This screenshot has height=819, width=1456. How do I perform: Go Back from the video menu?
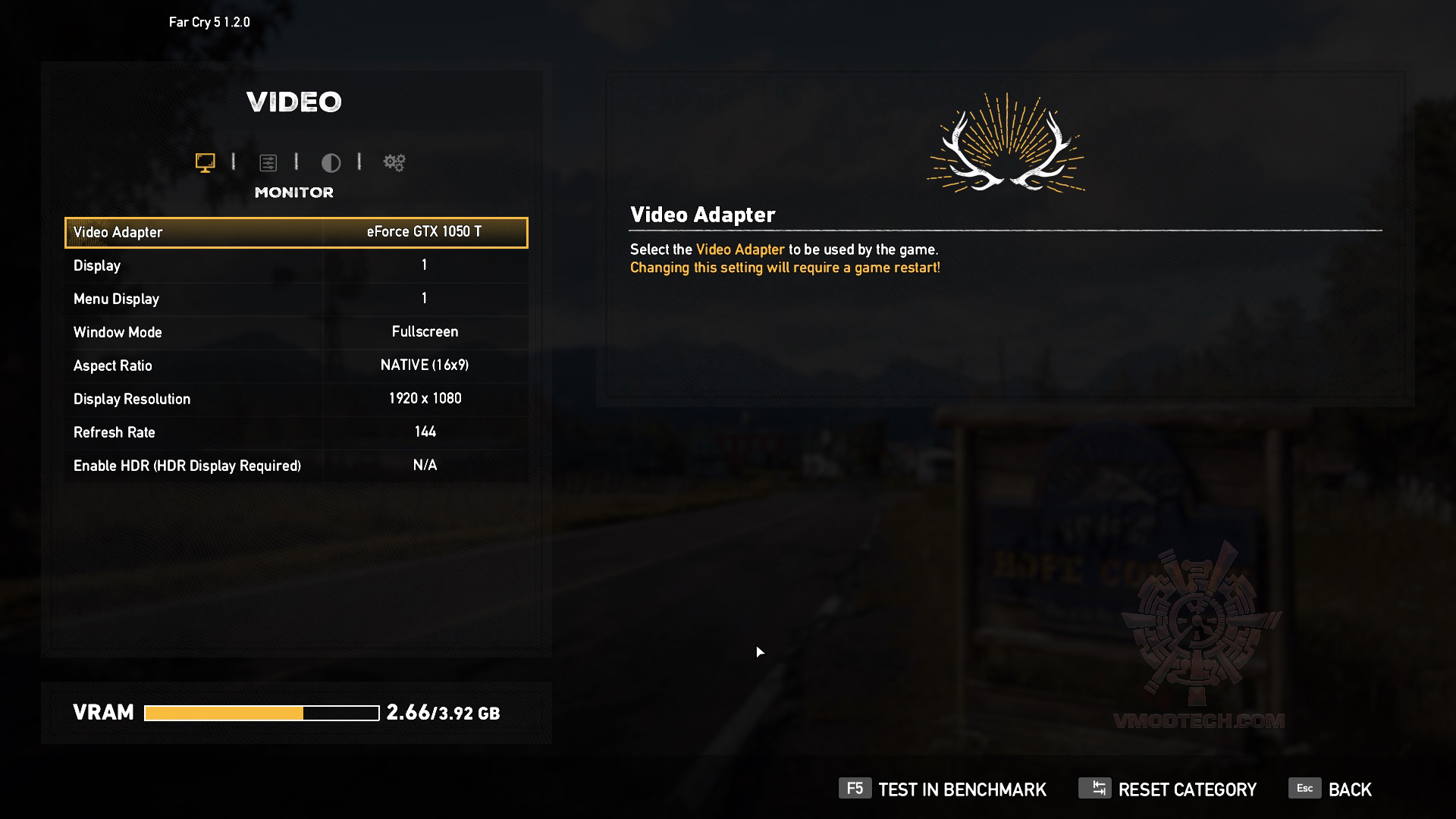pos(1331,789)
